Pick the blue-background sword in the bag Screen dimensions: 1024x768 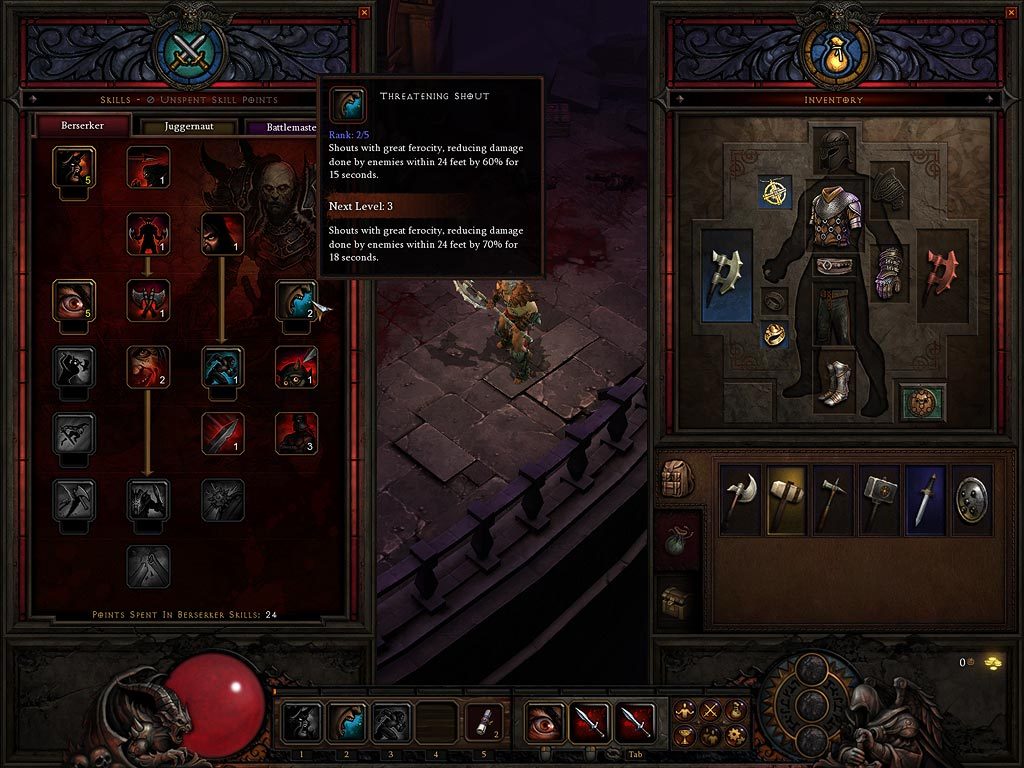(925, 498)
